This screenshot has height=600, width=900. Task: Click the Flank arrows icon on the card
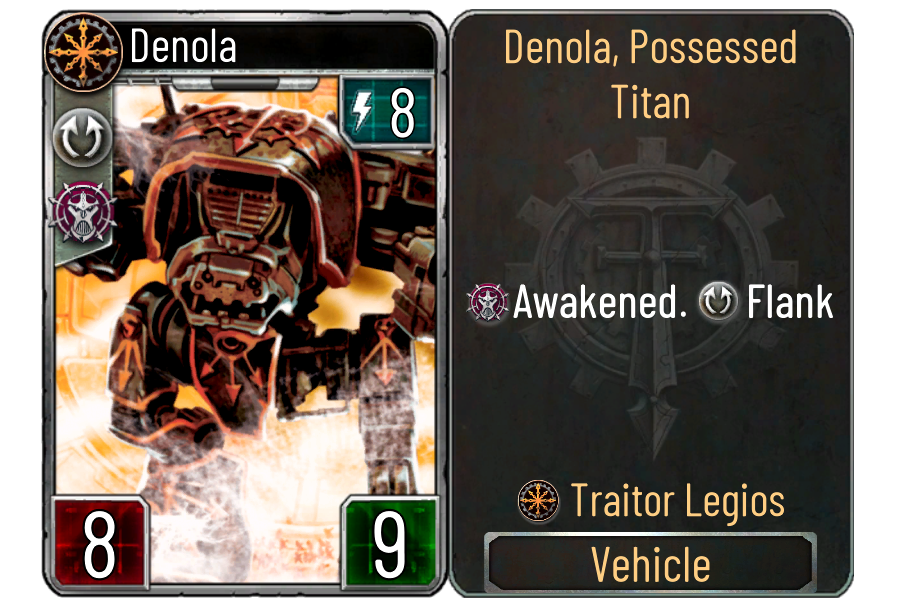(75, 142)
